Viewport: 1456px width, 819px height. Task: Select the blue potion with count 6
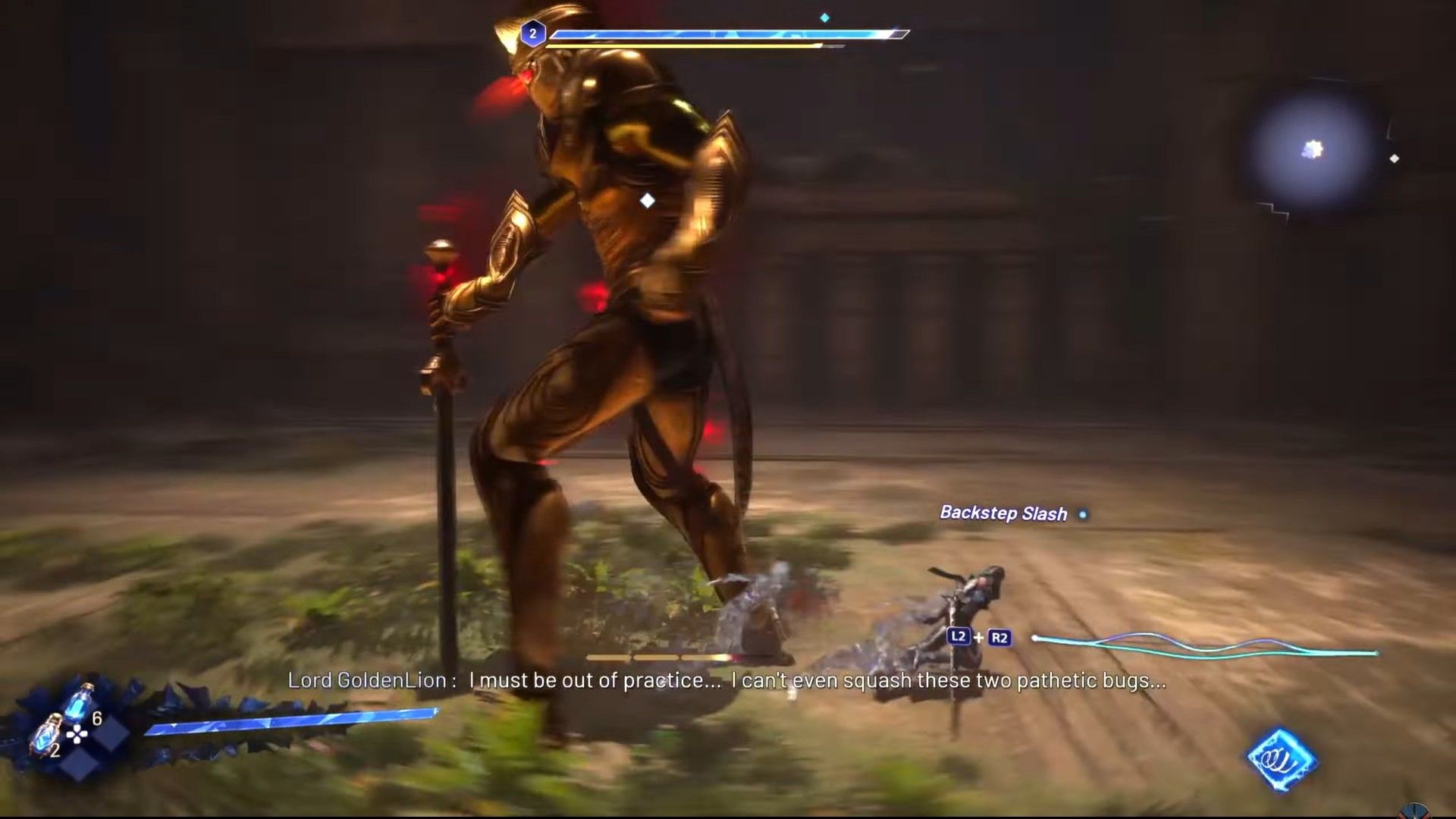[x=80, y=703]
